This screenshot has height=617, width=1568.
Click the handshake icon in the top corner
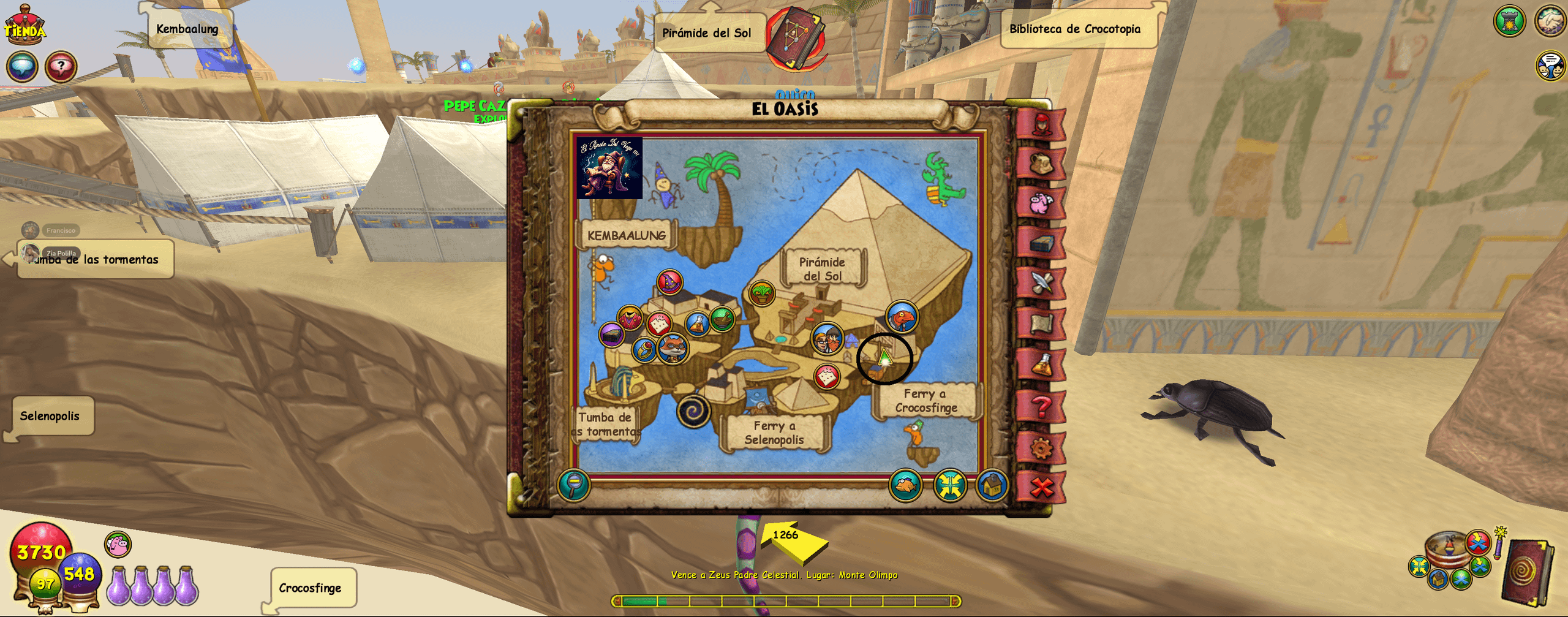click(1550, 20)
